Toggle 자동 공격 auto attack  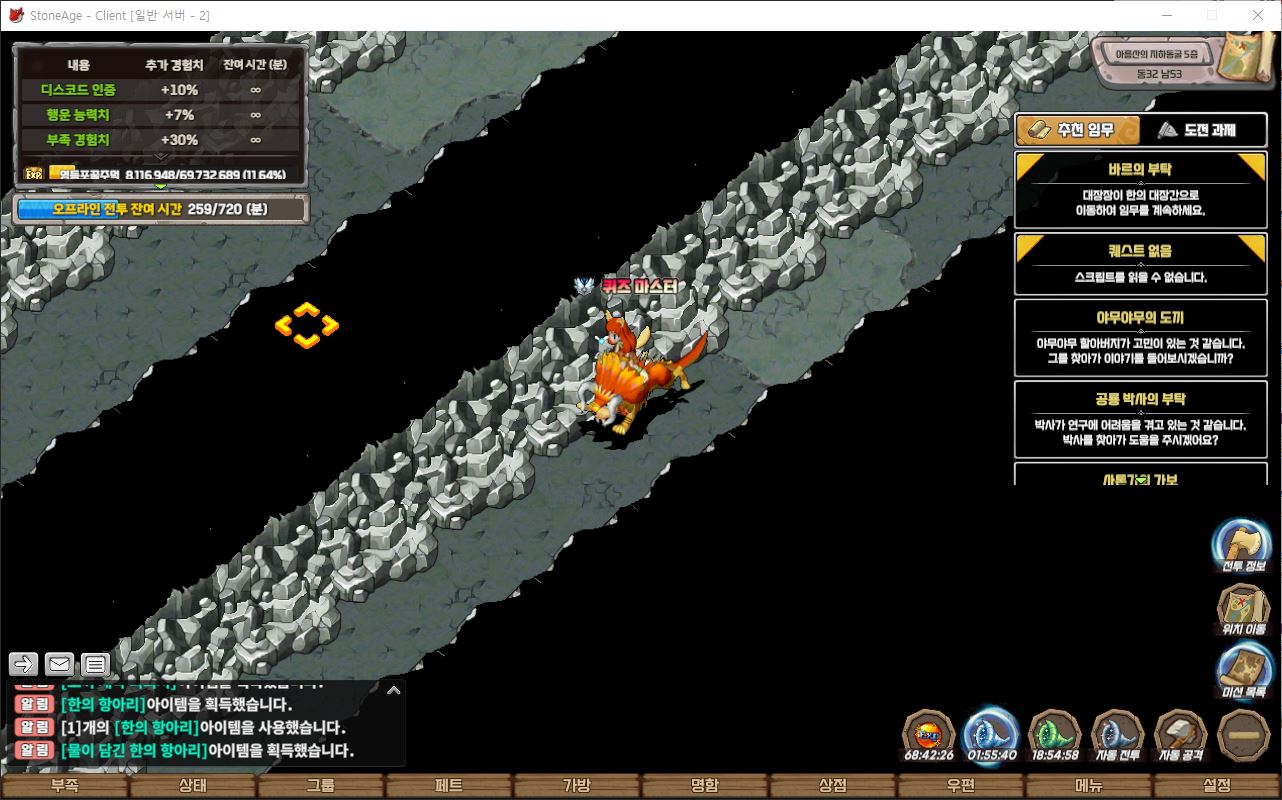pos(1181,736)
